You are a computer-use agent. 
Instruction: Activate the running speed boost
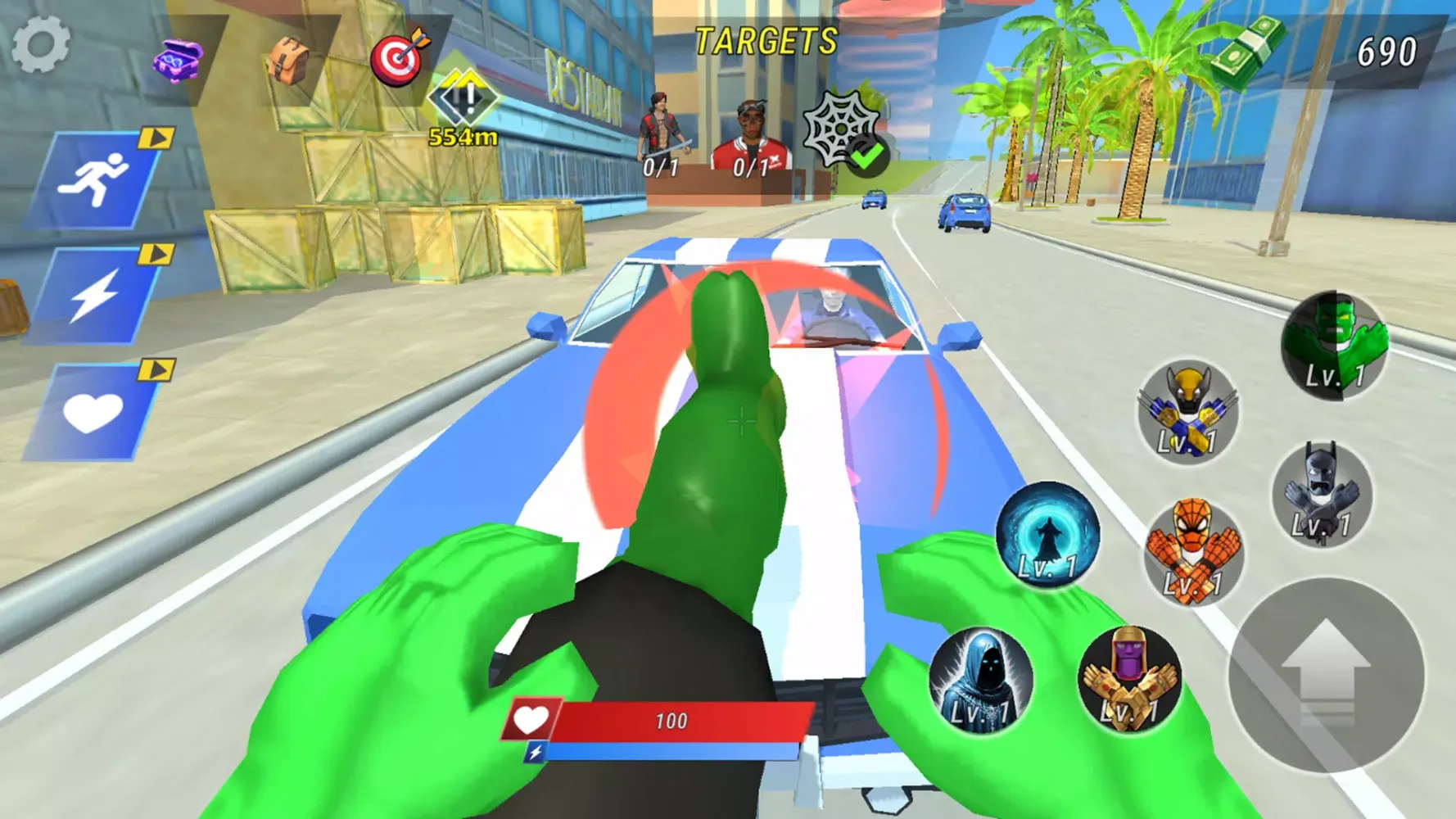pyautogui.click(x=95, y=181)
